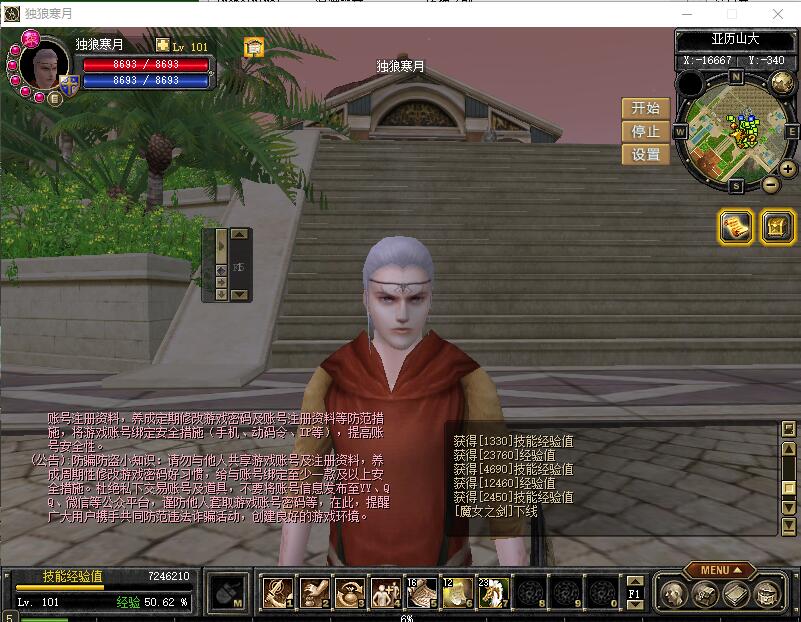Viewport: 801px width, 622px height.
Task: Open the 设置 (settings) button
Action: coord(646,154)
